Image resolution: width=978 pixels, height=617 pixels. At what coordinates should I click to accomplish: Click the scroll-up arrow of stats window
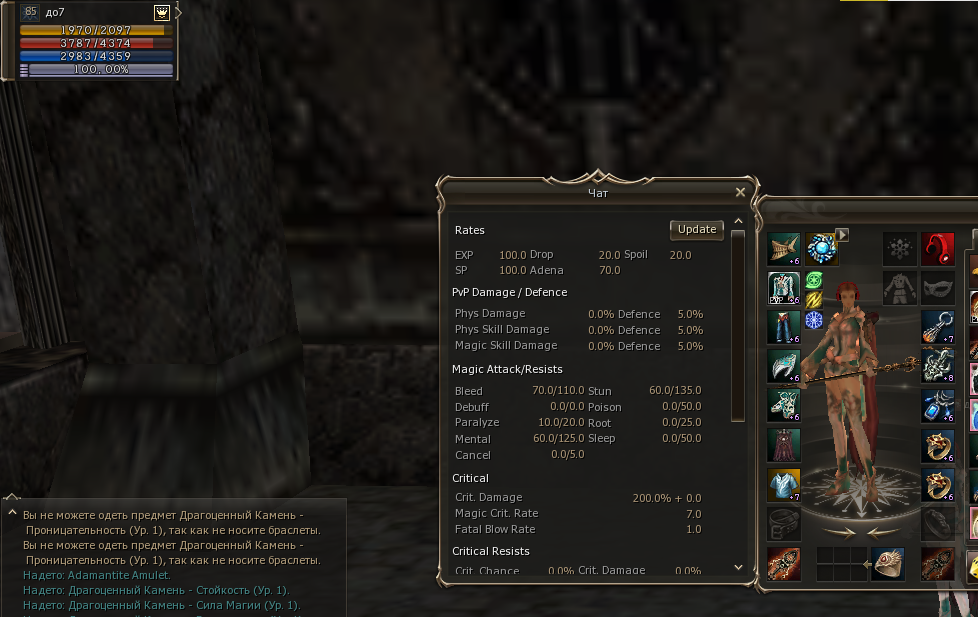(x=738, y=221)
